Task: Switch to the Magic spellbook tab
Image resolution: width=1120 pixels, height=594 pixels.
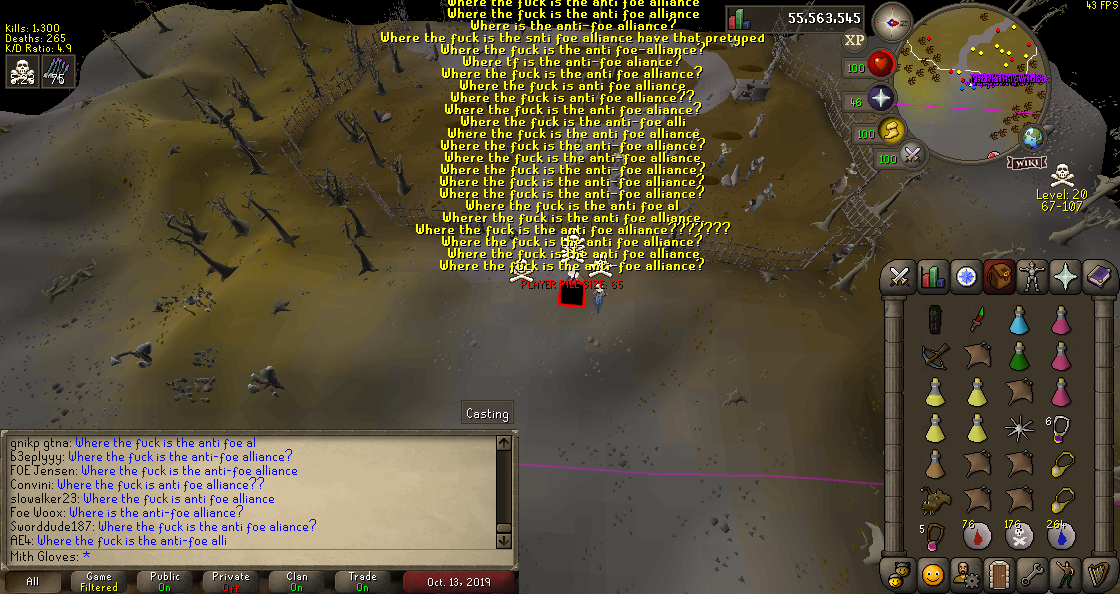Action: tap(1097, 277)
